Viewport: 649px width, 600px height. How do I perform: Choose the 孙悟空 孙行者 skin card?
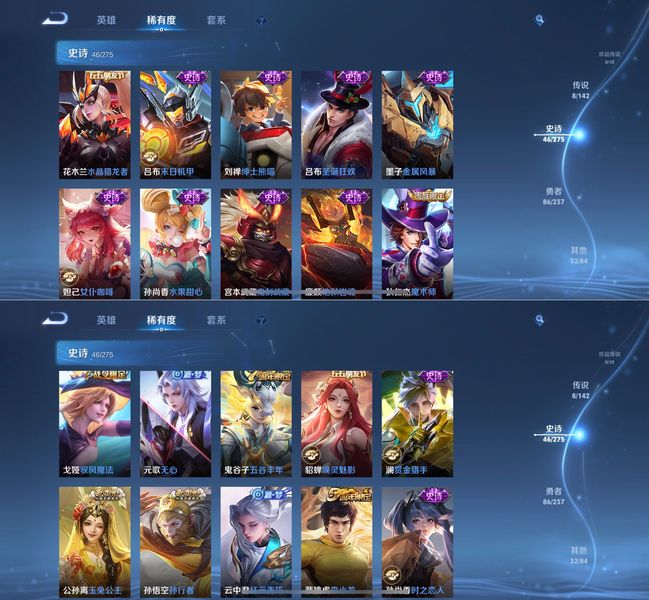175,541
